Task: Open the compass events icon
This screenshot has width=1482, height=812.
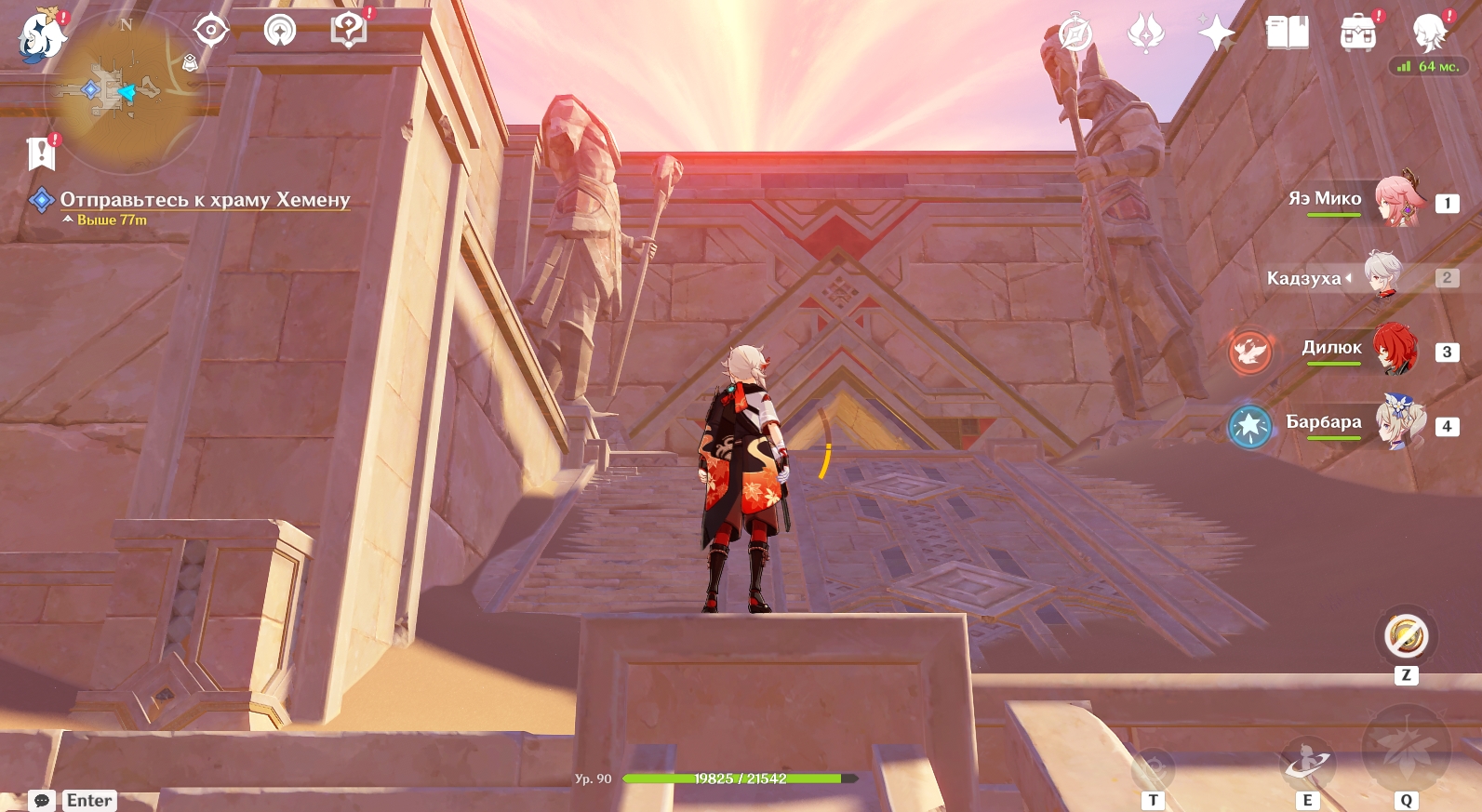Action: pyautogui.click(x=1075, y=34)
